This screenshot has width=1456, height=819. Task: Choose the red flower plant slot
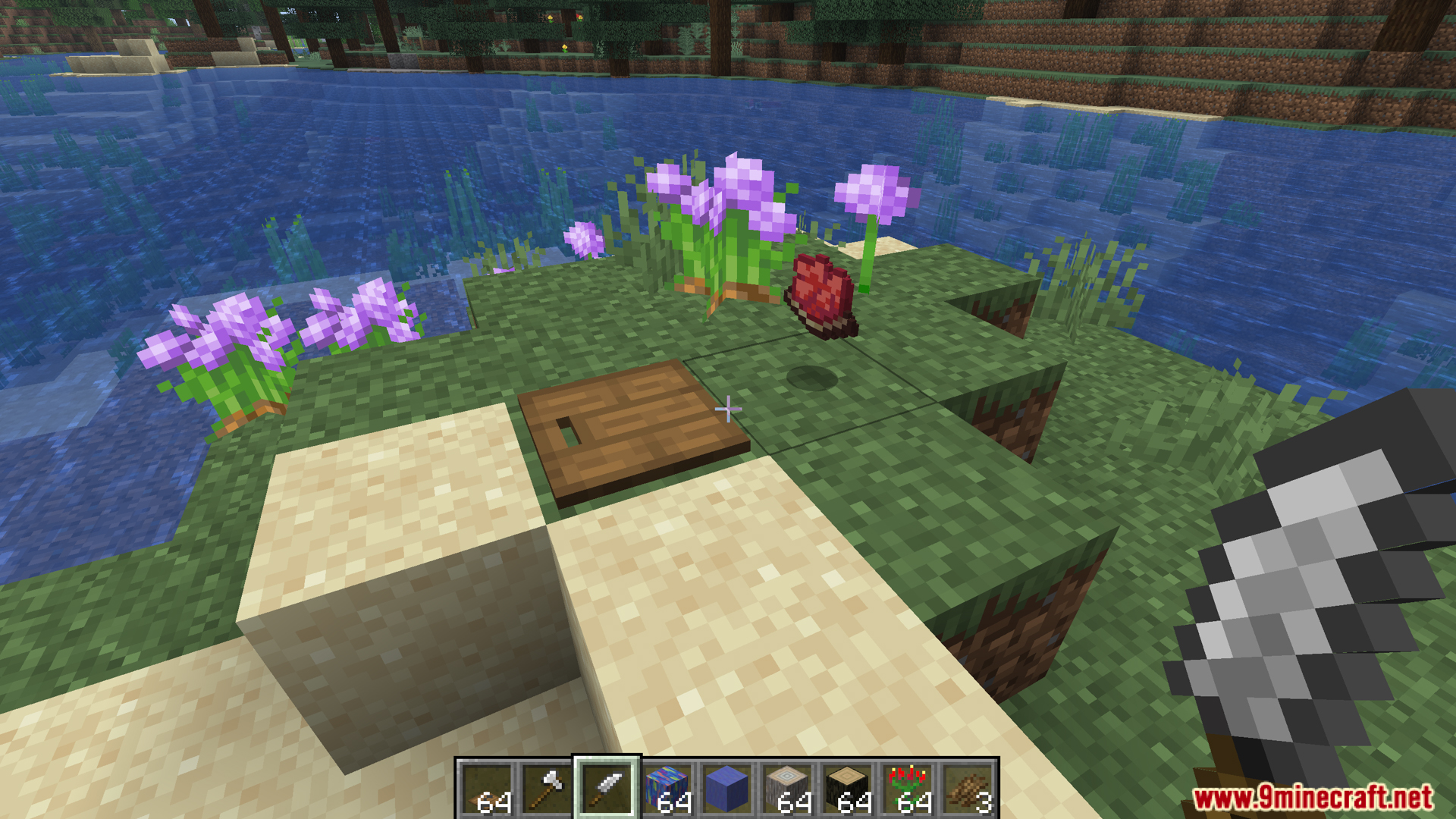point(908,789)
